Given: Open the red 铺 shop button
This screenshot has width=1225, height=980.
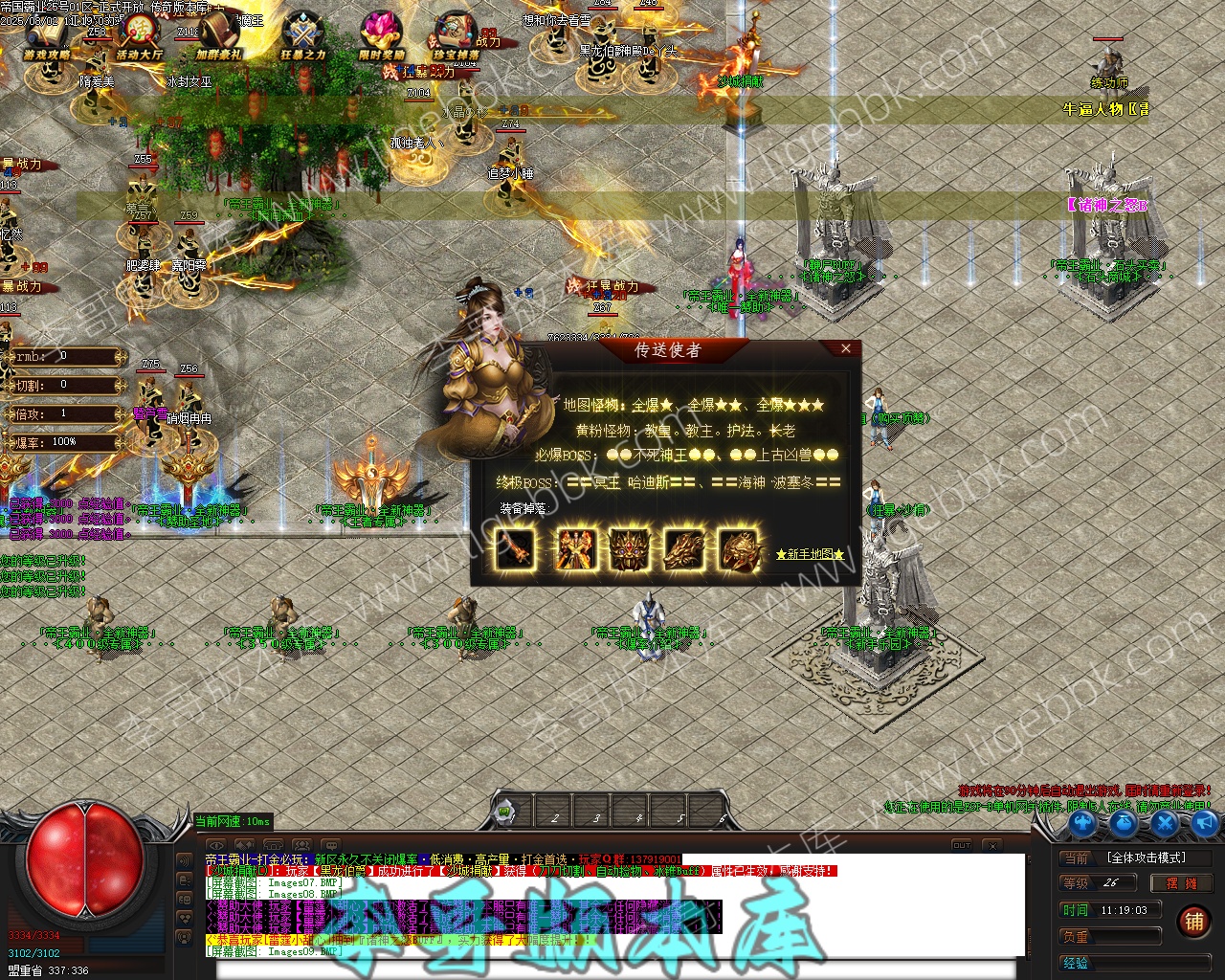Looking at the screenshot, I should point(1193,922).
